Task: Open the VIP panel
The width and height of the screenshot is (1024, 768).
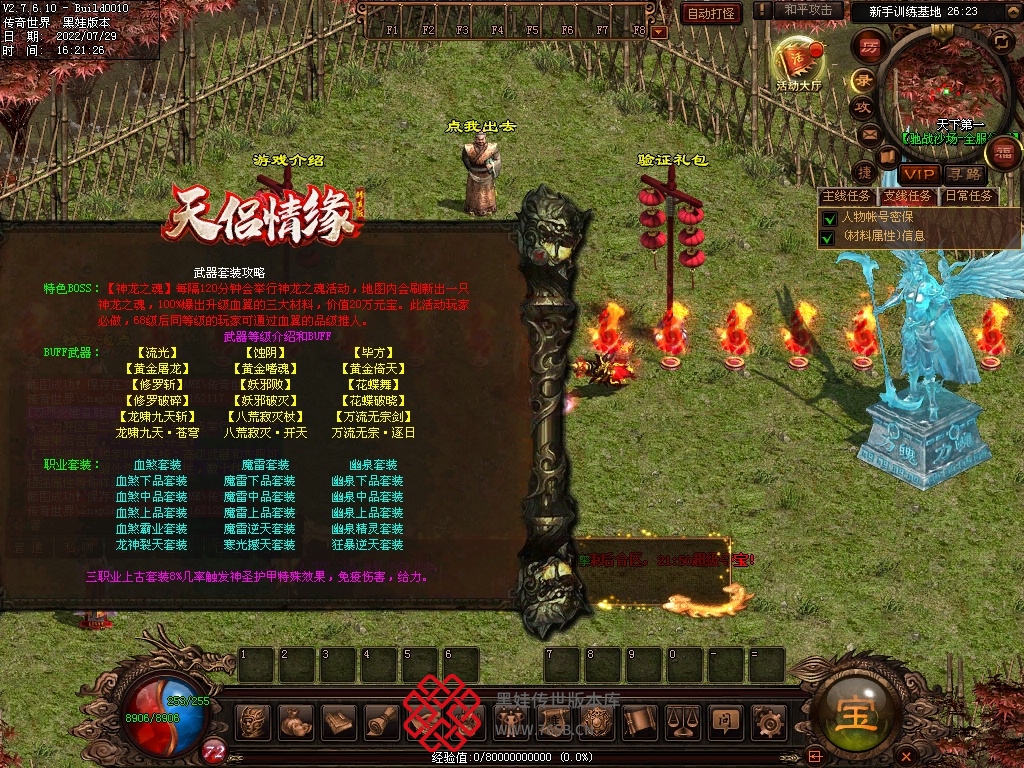Action: click(918, 174)
